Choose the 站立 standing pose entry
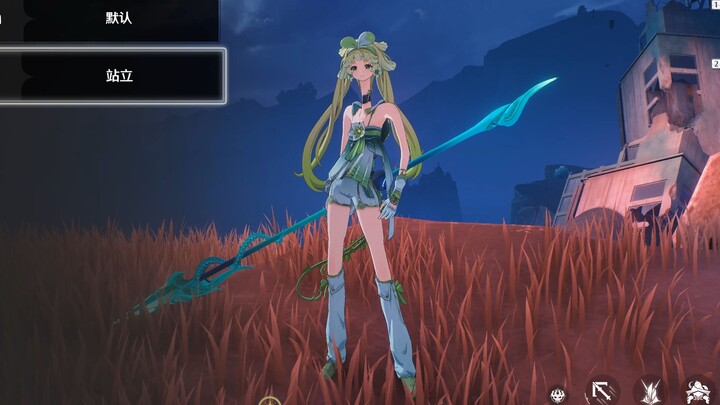 (118, 75)
